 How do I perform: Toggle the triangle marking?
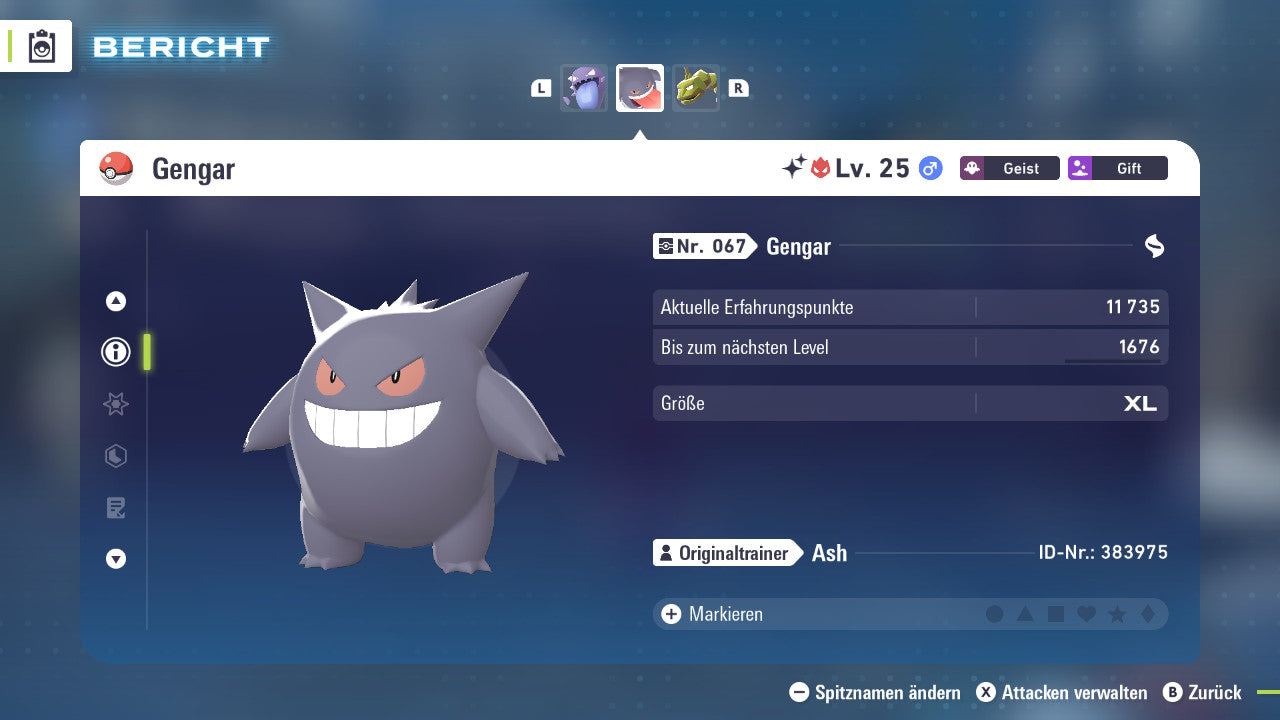click(1025, 614)
